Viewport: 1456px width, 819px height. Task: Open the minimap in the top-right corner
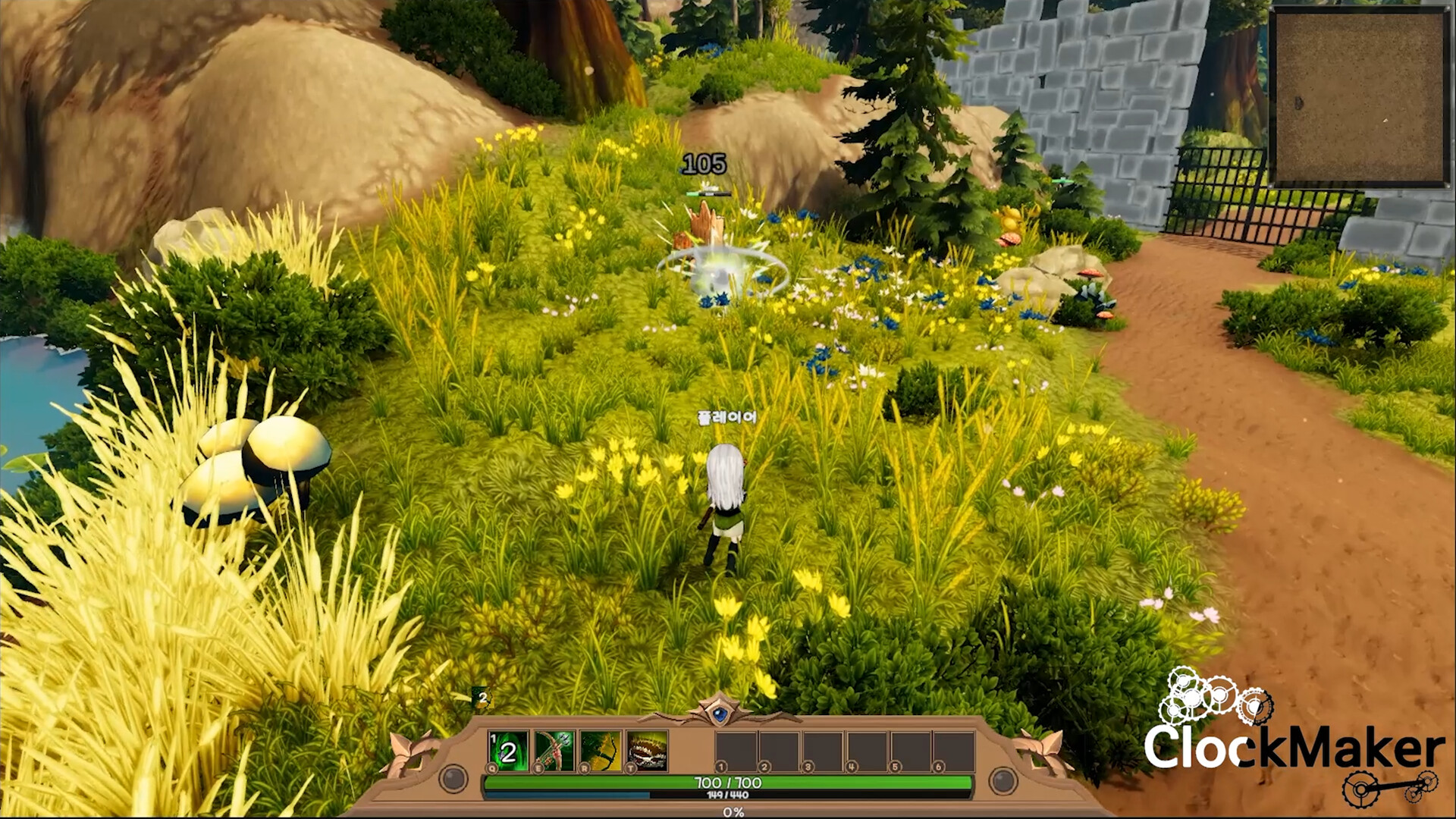1361,95
